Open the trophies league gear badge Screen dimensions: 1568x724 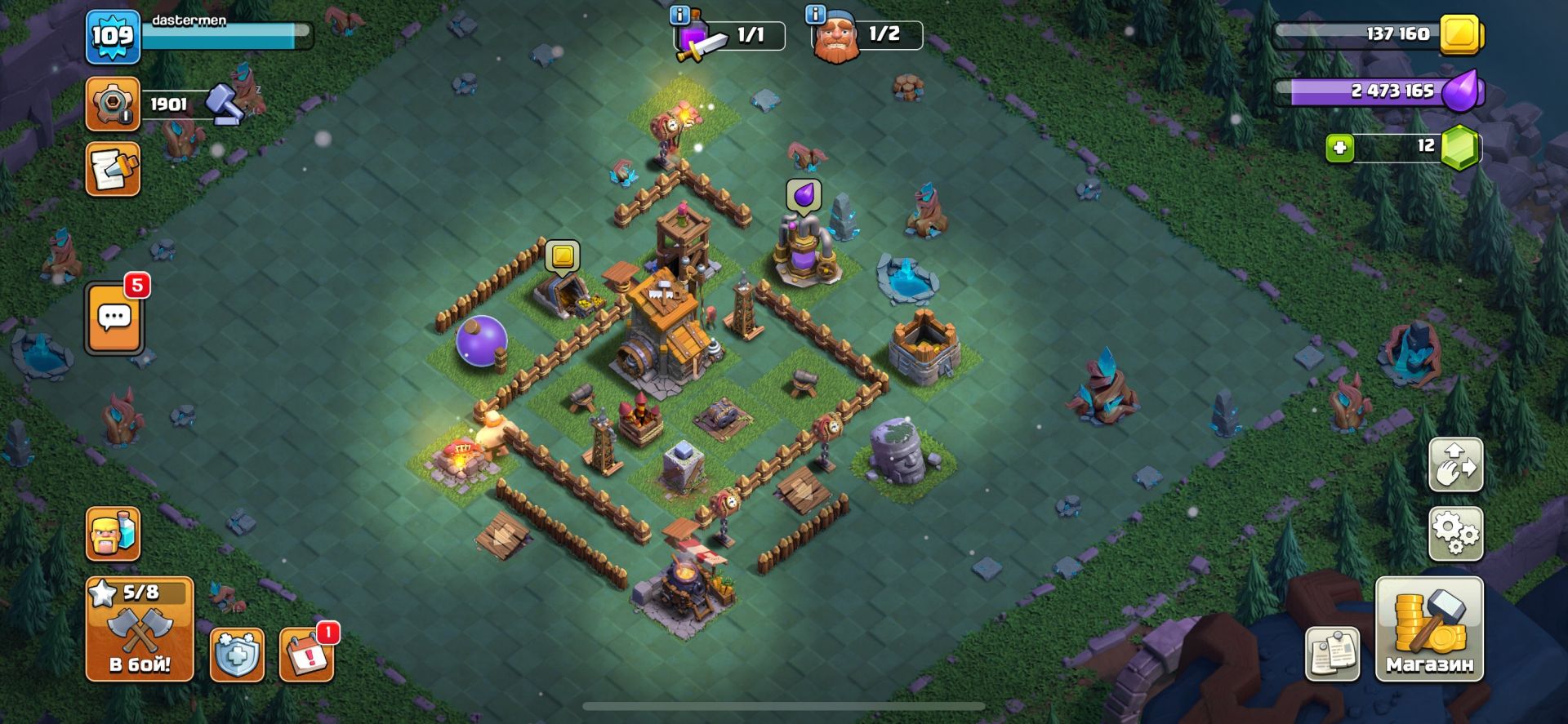113,104
